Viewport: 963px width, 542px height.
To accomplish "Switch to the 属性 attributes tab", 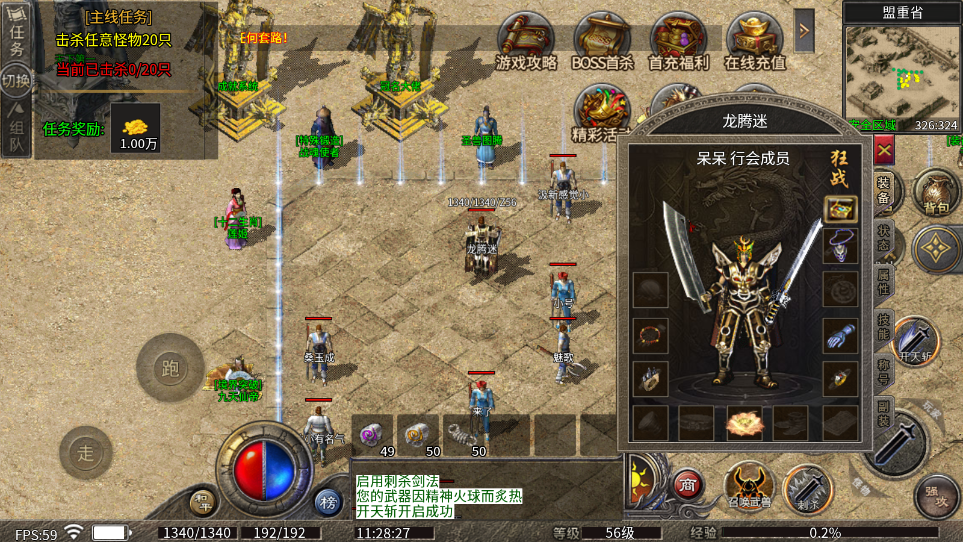I will 884,280.
